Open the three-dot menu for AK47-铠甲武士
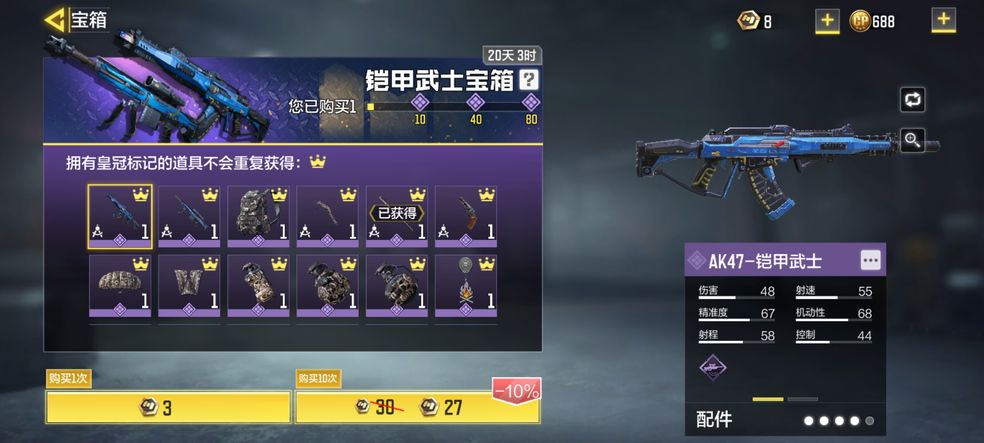Screen dimensions: 984x443 (x=871, y=260)
